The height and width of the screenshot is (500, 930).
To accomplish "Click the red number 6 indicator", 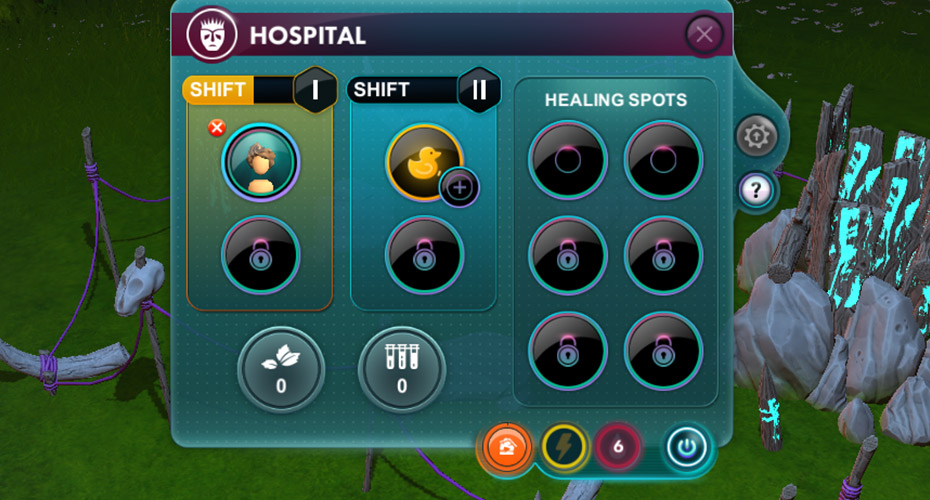I will (x=618, y=447).
